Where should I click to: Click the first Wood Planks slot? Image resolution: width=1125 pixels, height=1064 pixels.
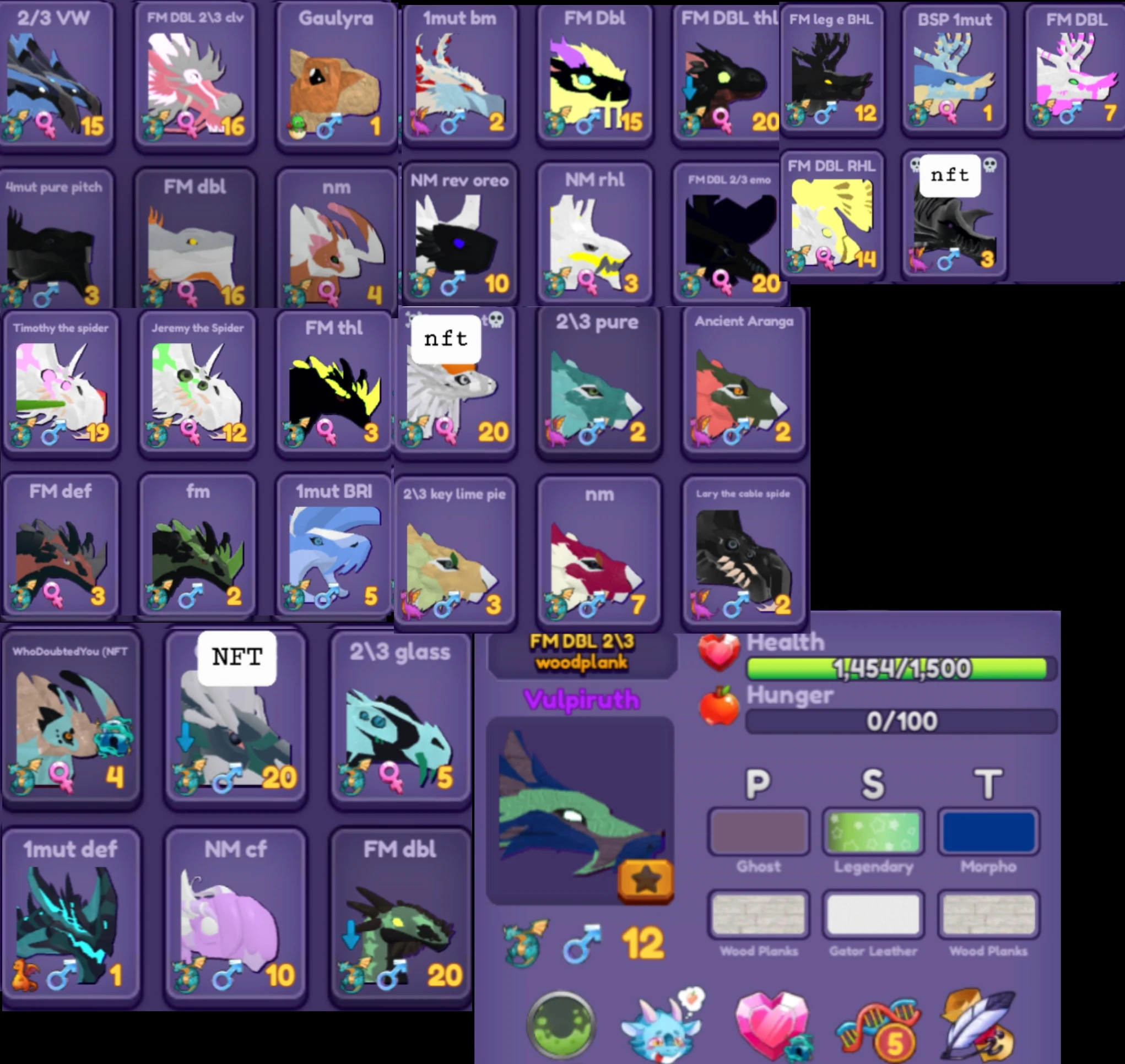click(x=758, y=913)
